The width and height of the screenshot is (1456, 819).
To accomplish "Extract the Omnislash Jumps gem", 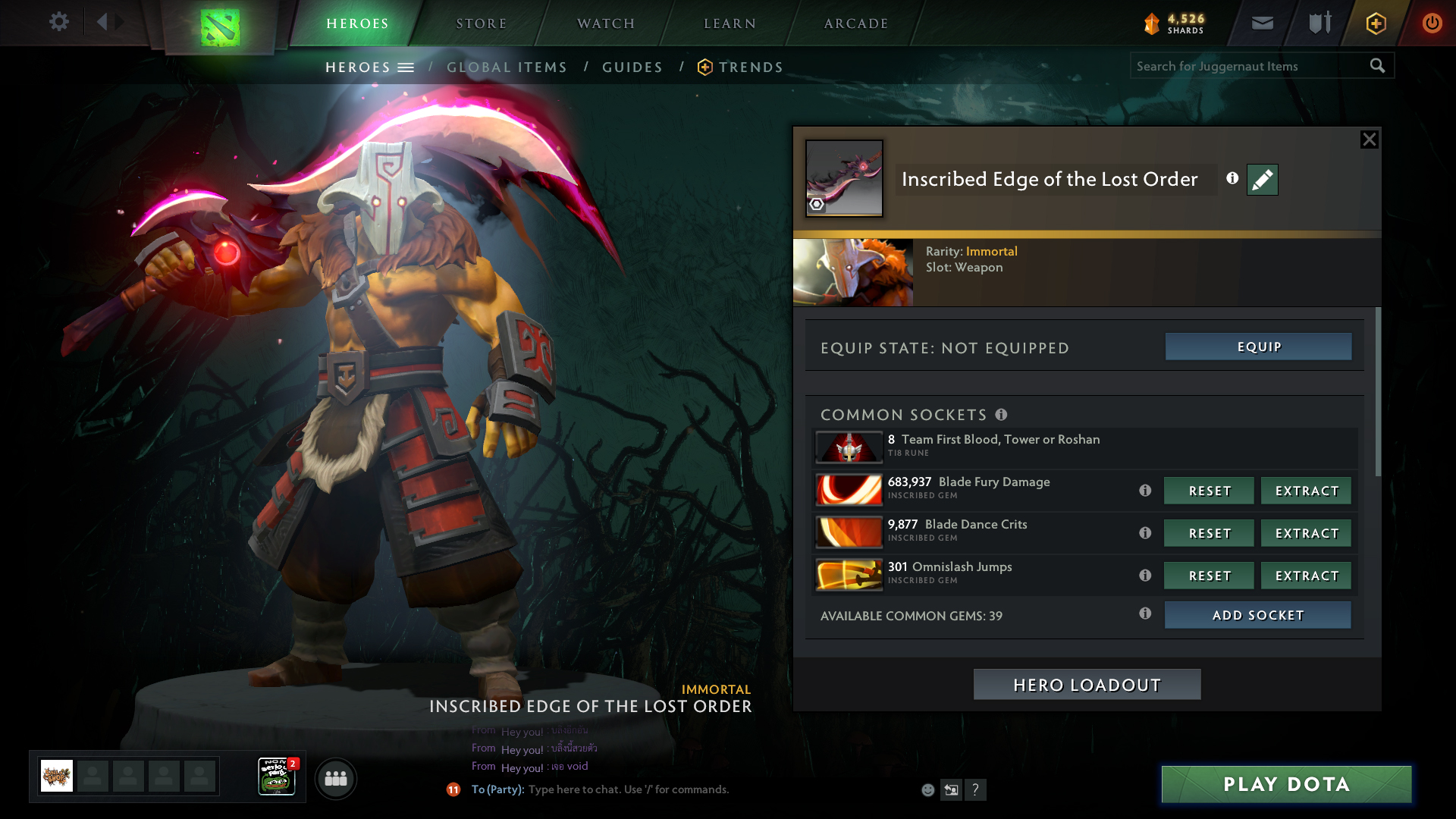I will point(1306,576).
